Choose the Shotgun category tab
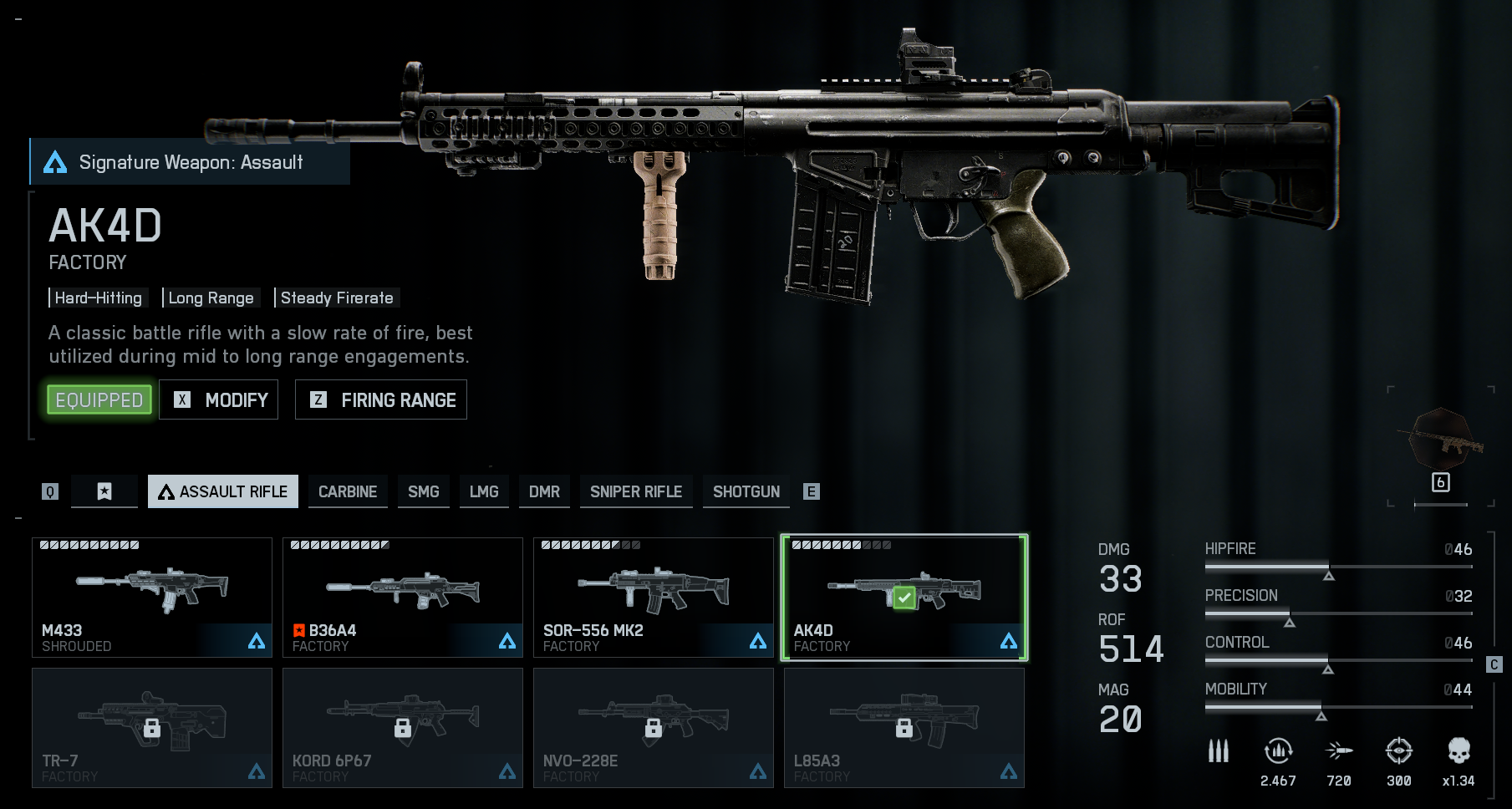1512x809 pixels. click(x=746, y=491)
